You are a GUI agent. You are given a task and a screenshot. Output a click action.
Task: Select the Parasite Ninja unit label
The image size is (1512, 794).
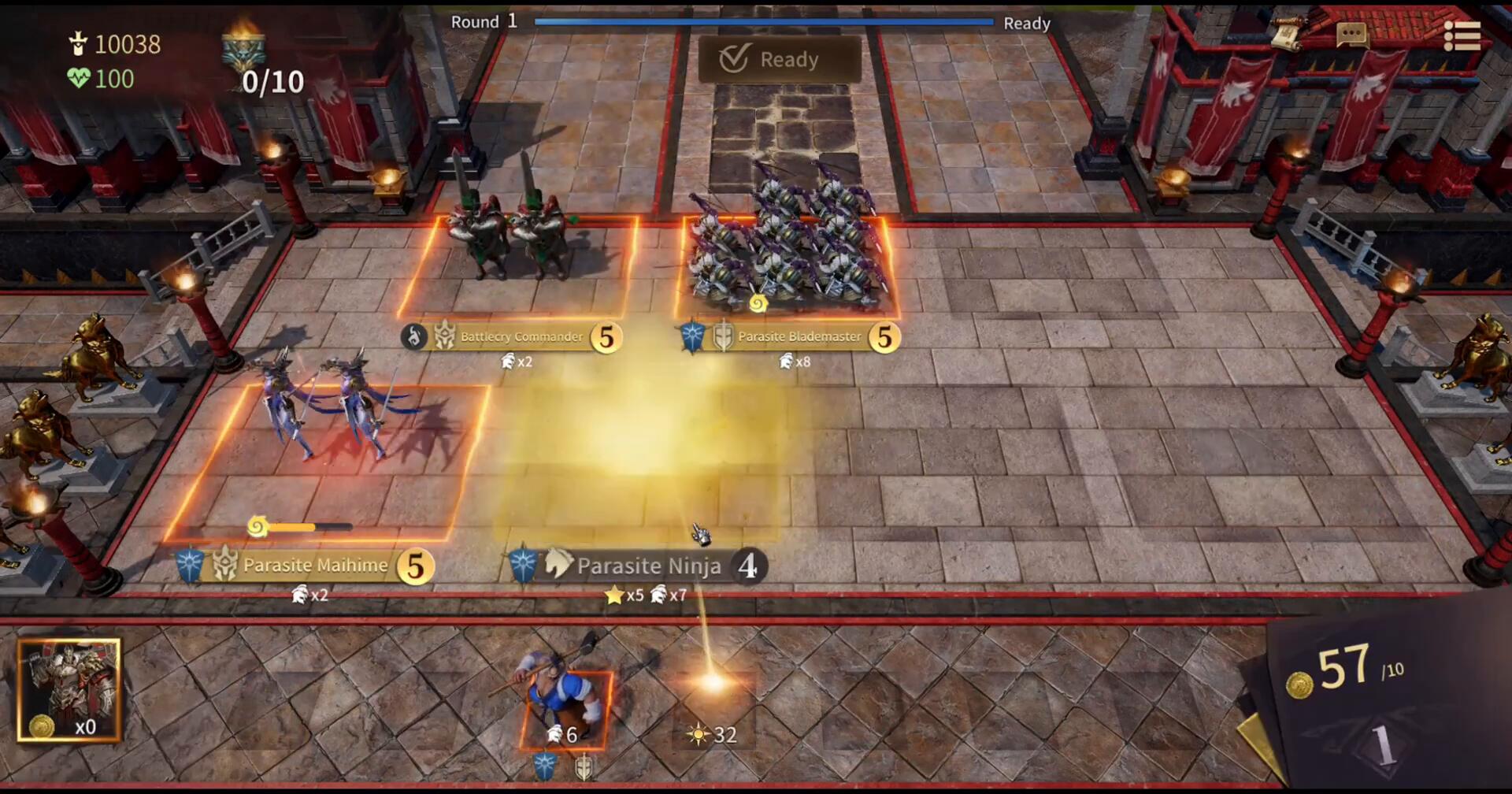(647, 566)
